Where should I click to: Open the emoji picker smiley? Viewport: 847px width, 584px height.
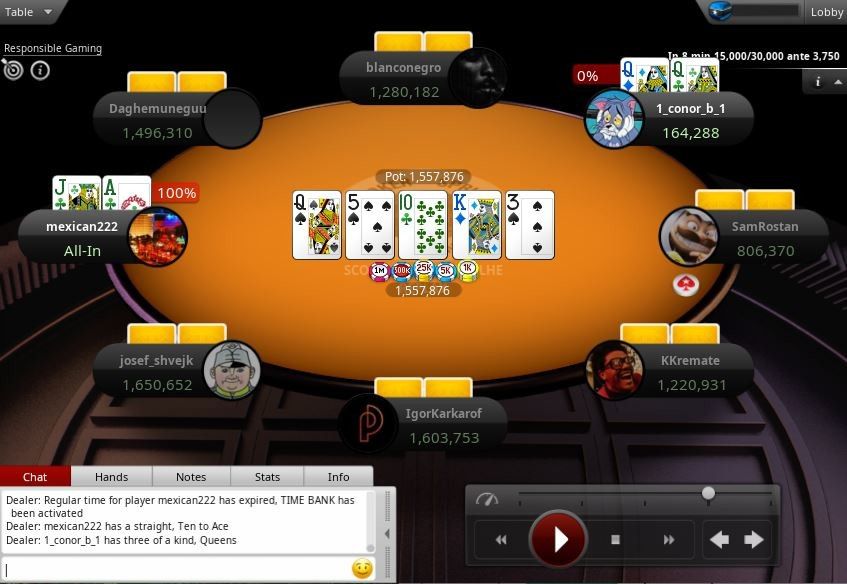pyautogui.click(x=362, y=569)
